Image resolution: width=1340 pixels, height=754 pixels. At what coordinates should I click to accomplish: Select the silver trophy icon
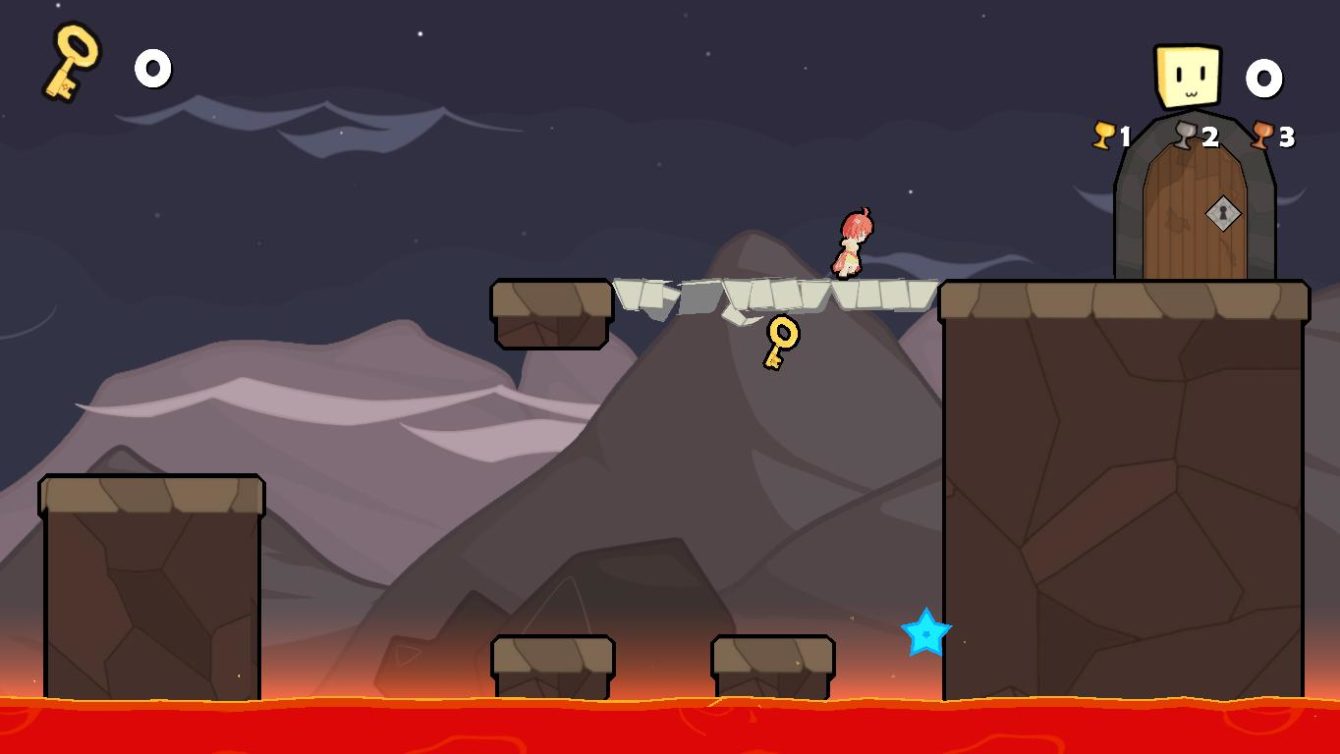pyautogui.click(x=1185, y=135)
